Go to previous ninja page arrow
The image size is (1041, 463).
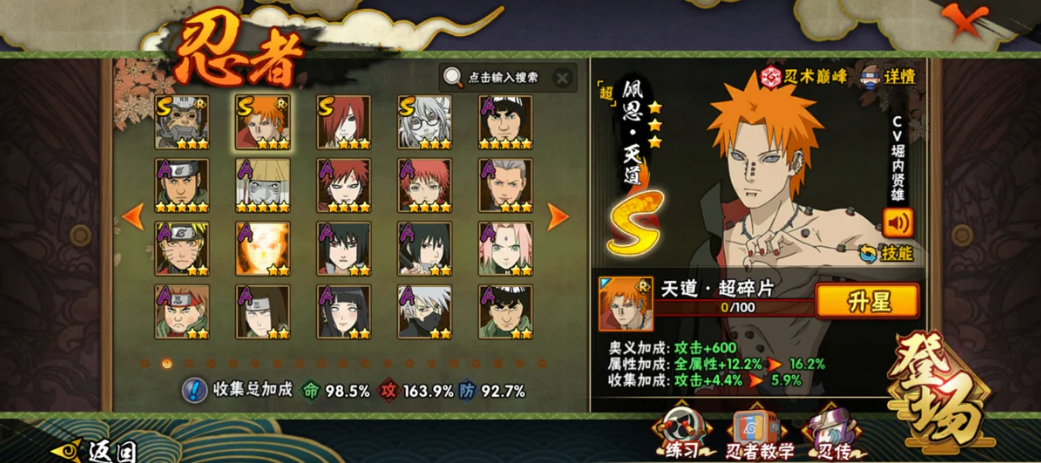[x=133, y=215]
